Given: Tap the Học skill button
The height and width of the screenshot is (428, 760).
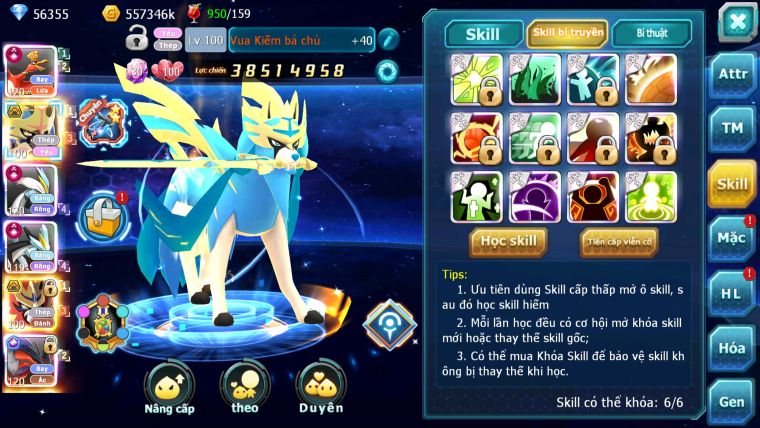Looking at the screenshot, I should point(509,242).
